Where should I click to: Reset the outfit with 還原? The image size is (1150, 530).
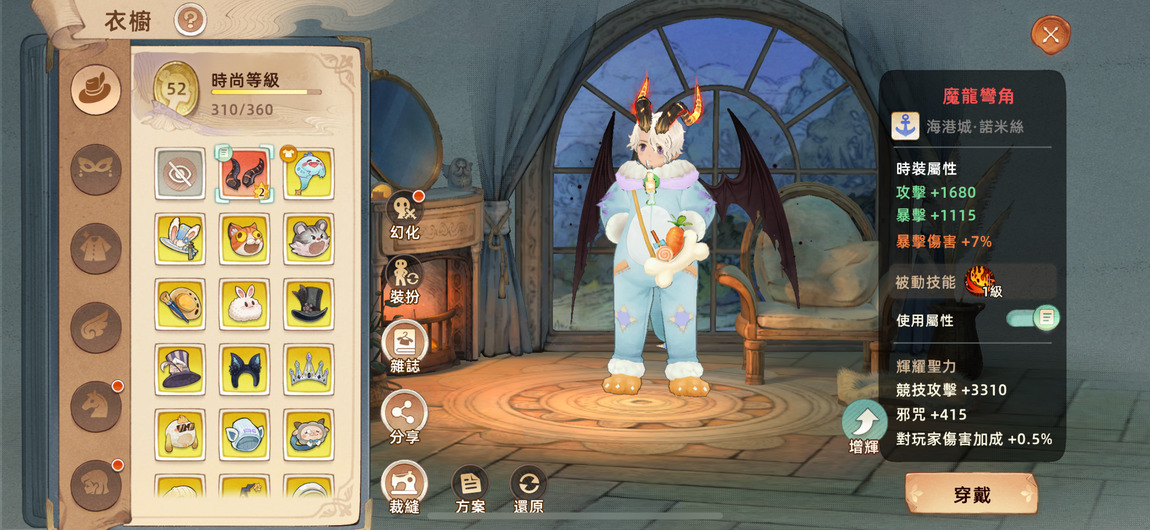coord(529,486)
